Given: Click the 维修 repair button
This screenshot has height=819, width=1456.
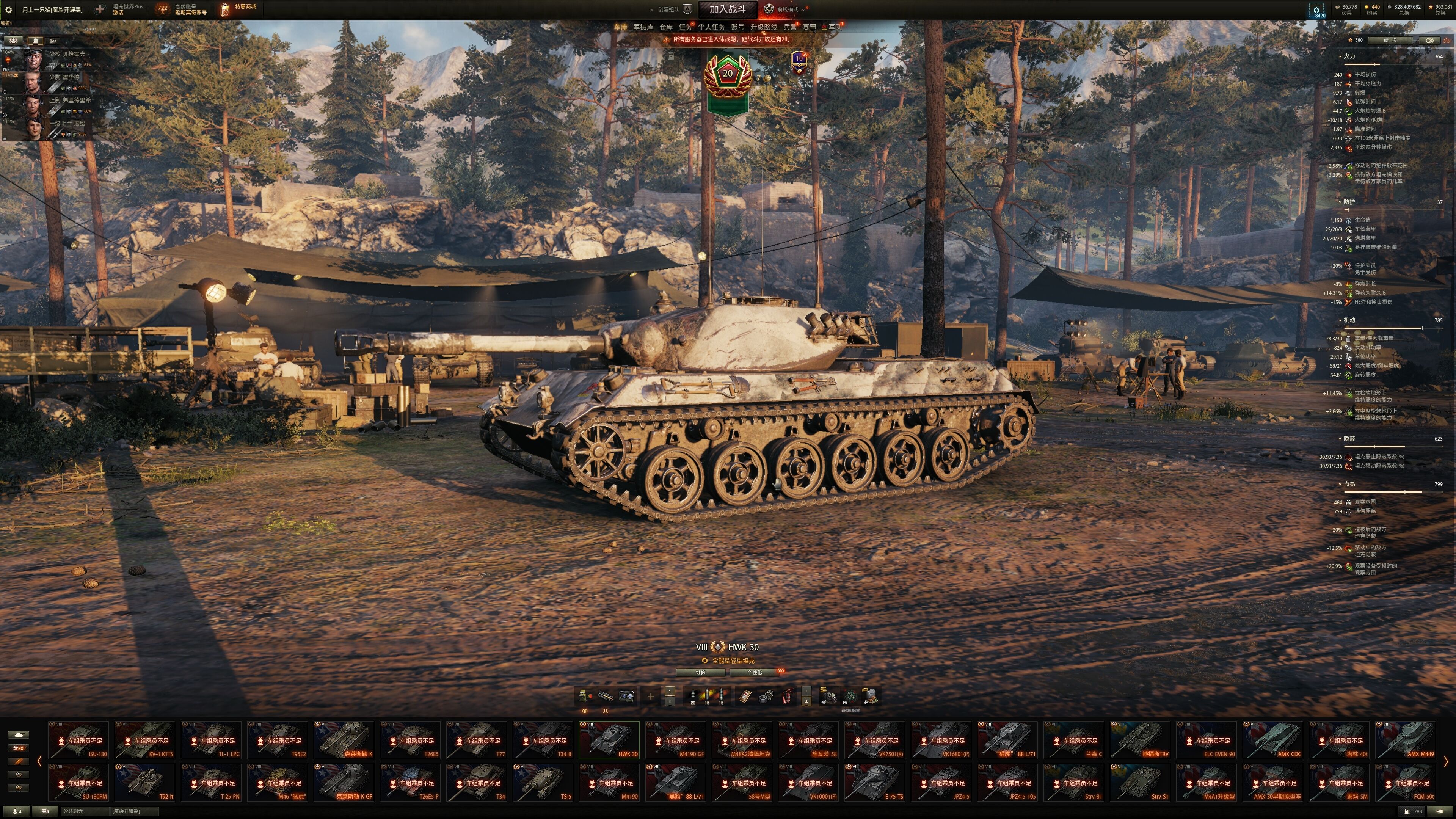Looking at the screenshot, I should coord(700,672).
